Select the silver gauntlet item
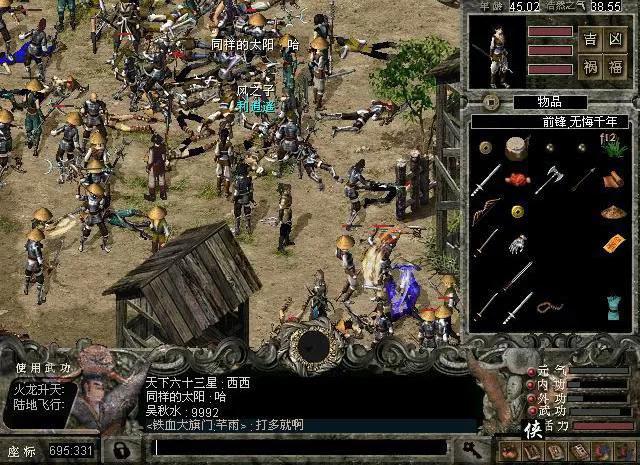640x465 pixels. (517, 244)
